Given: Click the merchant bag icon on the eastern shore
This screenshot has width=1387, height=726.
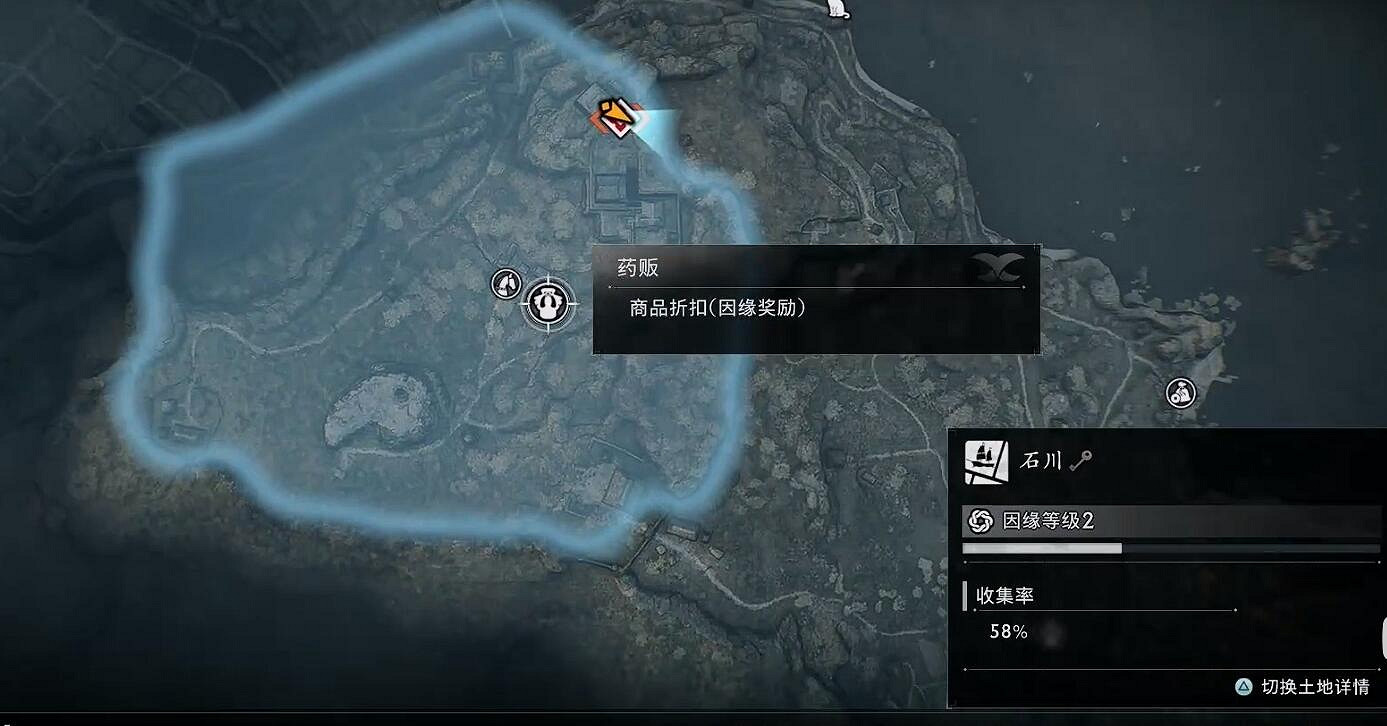Looking at the screenshot, I should [x=1179, y=393].
